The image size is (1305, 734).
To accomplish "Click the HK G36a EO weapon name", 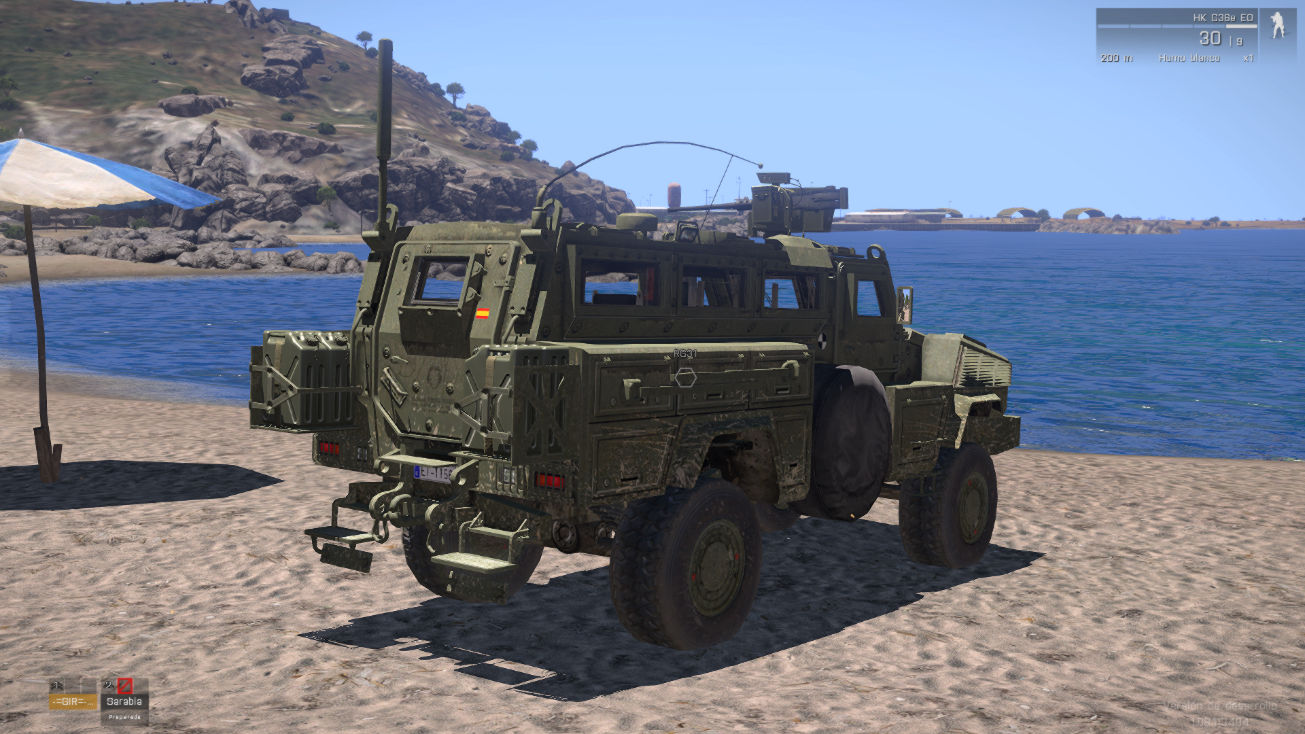I will click(1222, 17).
